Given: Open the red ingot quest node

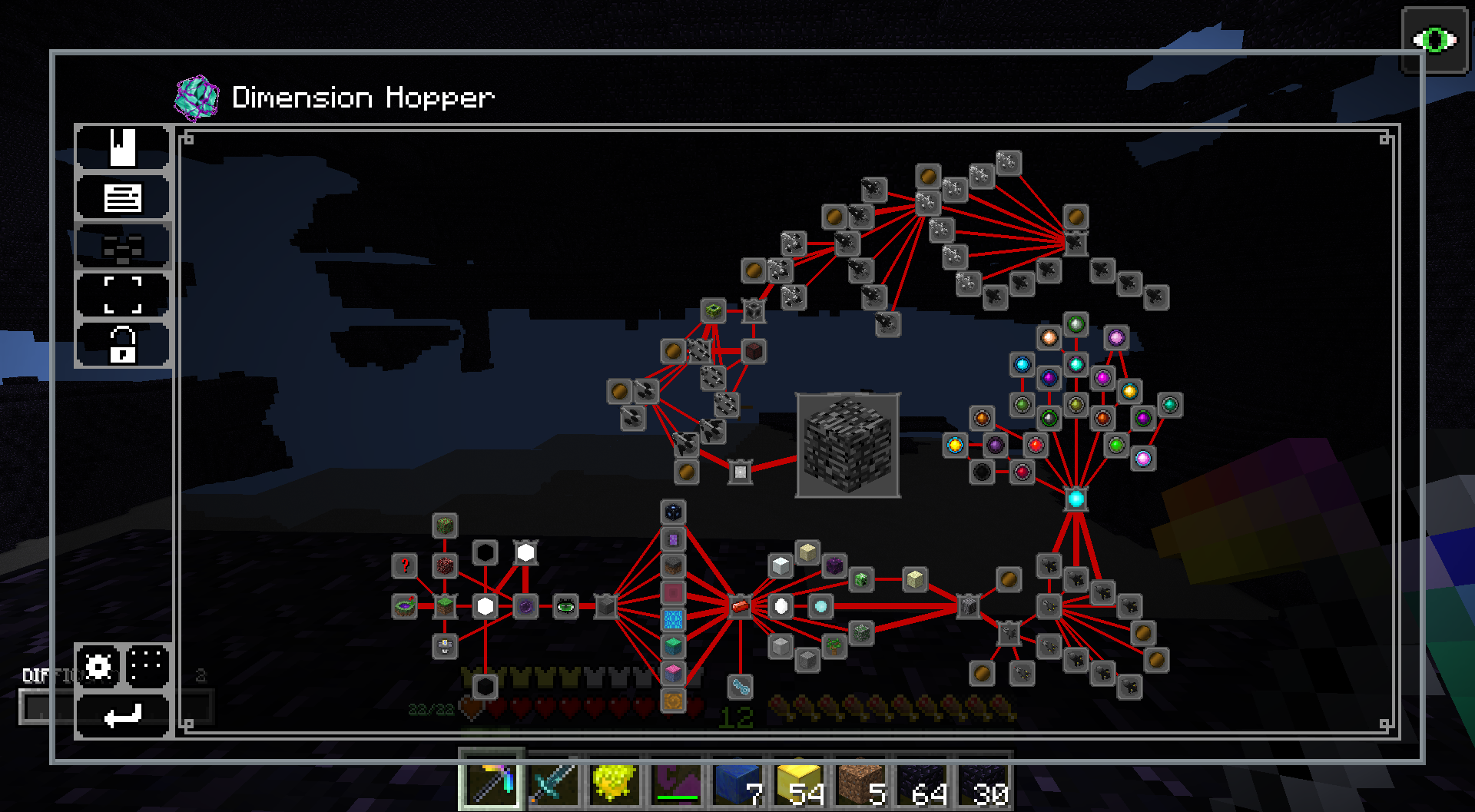Looking at the screenshot, I should pyautogui.click(x=740, y=607).
